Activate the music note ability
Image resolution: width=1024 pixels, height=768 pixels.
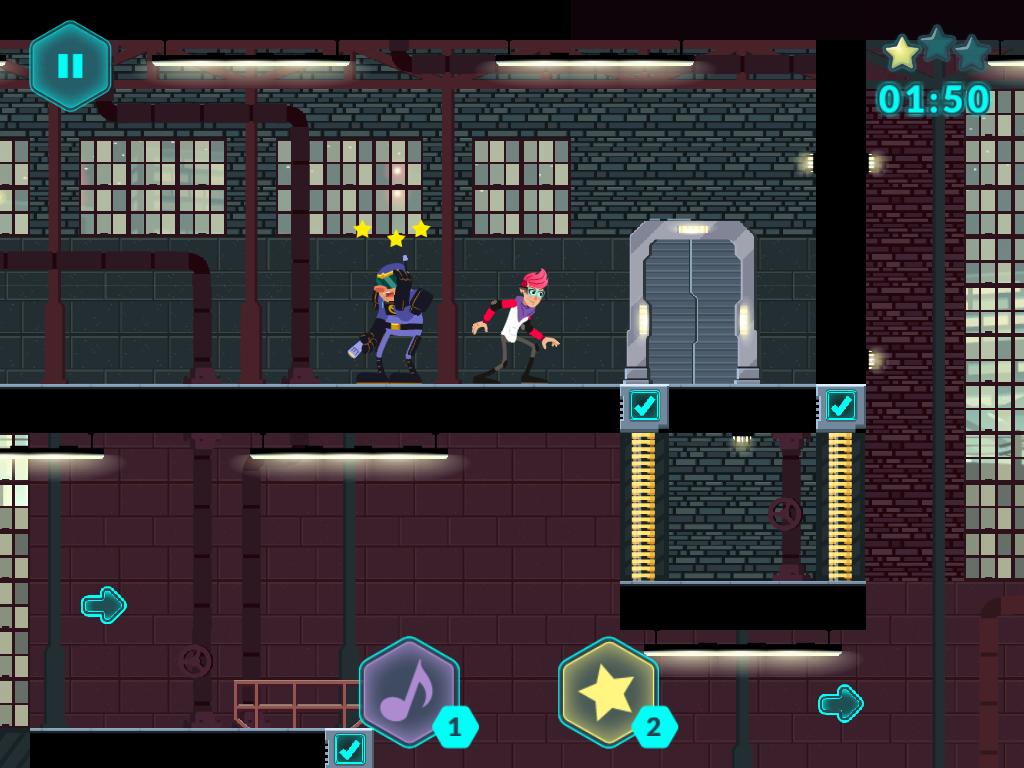(409, 692)
